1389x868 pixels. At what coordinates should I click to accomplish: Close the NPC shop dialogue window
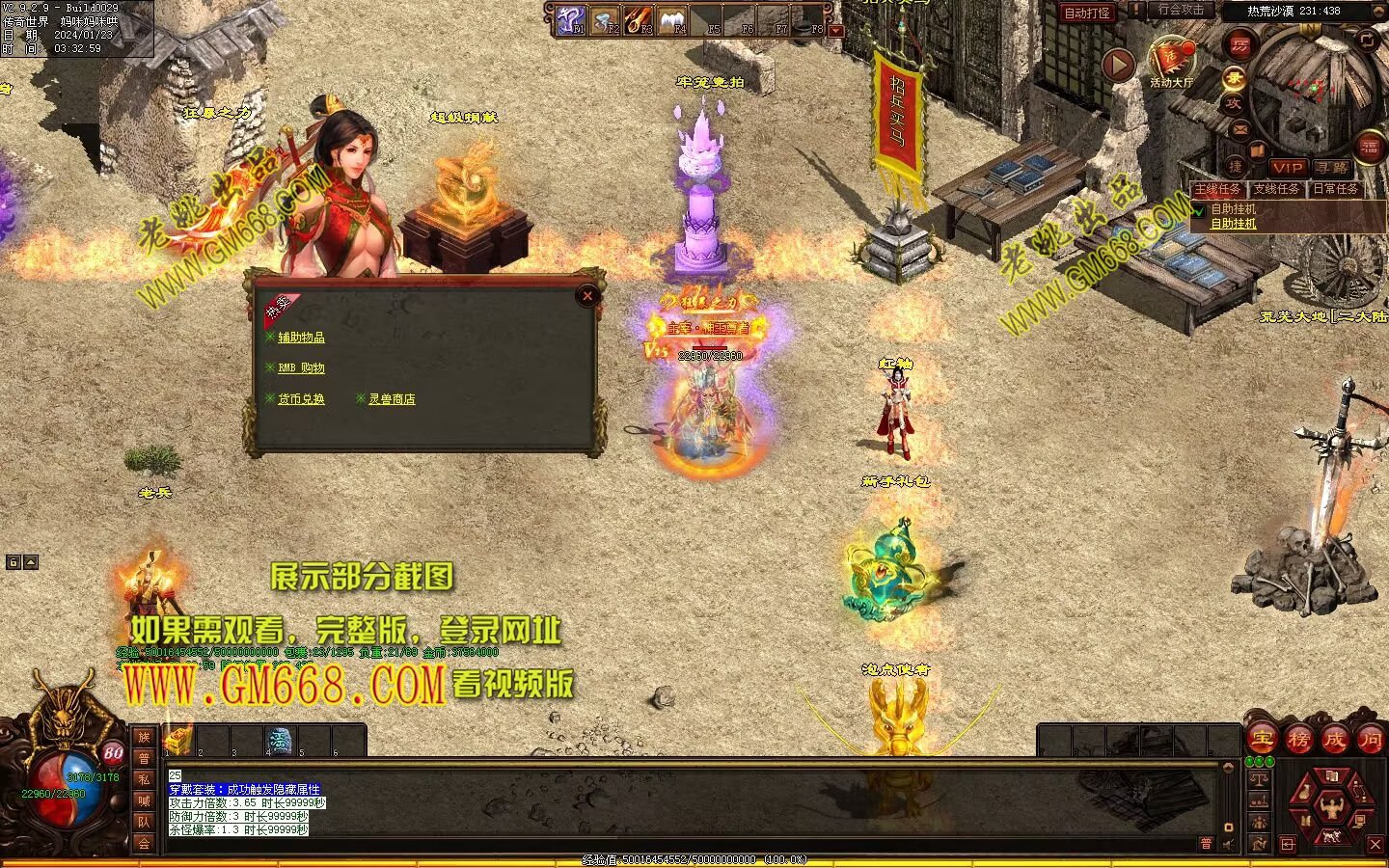tap(586, 296)
